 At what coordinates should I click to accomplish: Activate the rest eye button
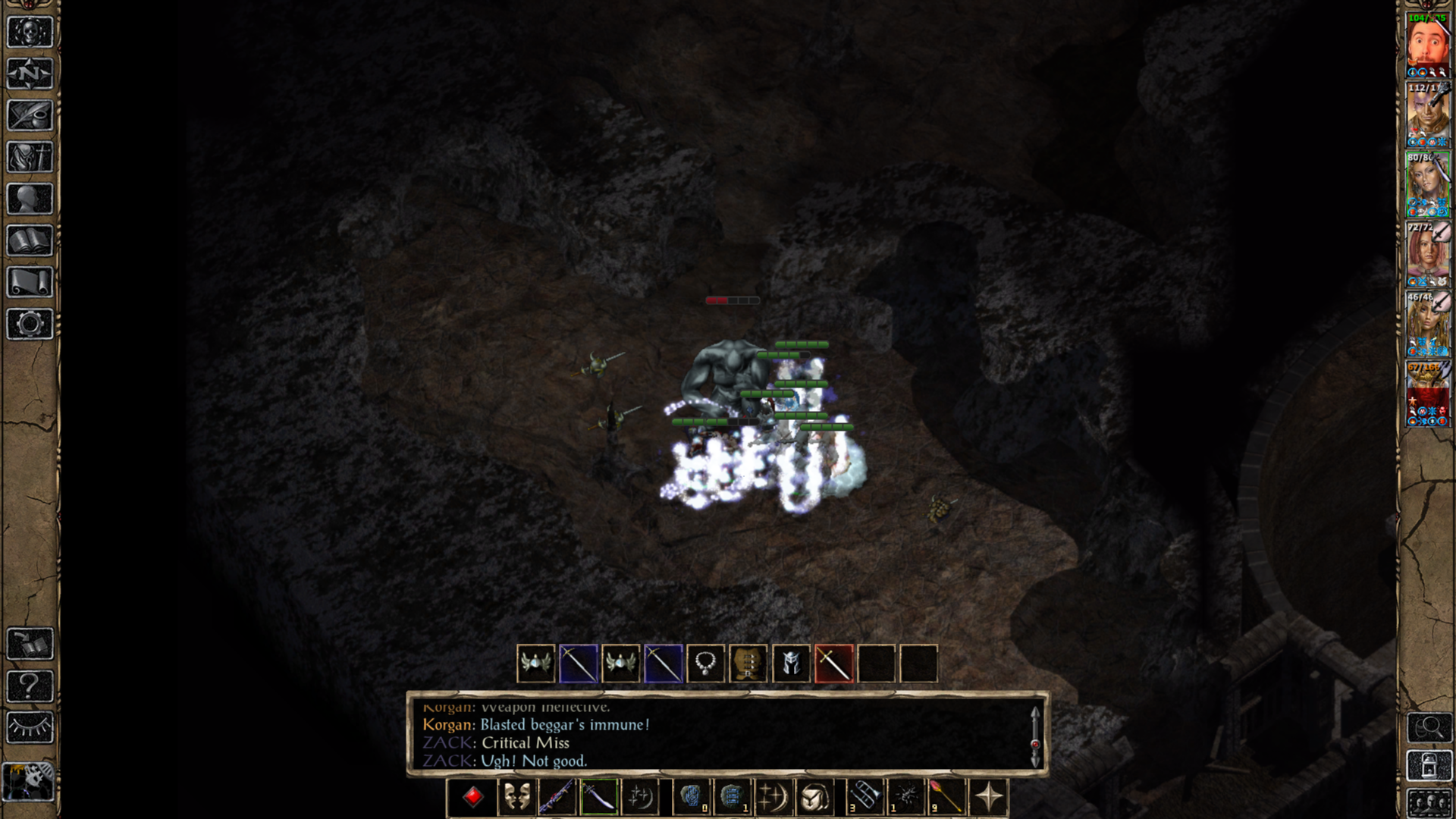pyautogui.click(x=30, y=728)
